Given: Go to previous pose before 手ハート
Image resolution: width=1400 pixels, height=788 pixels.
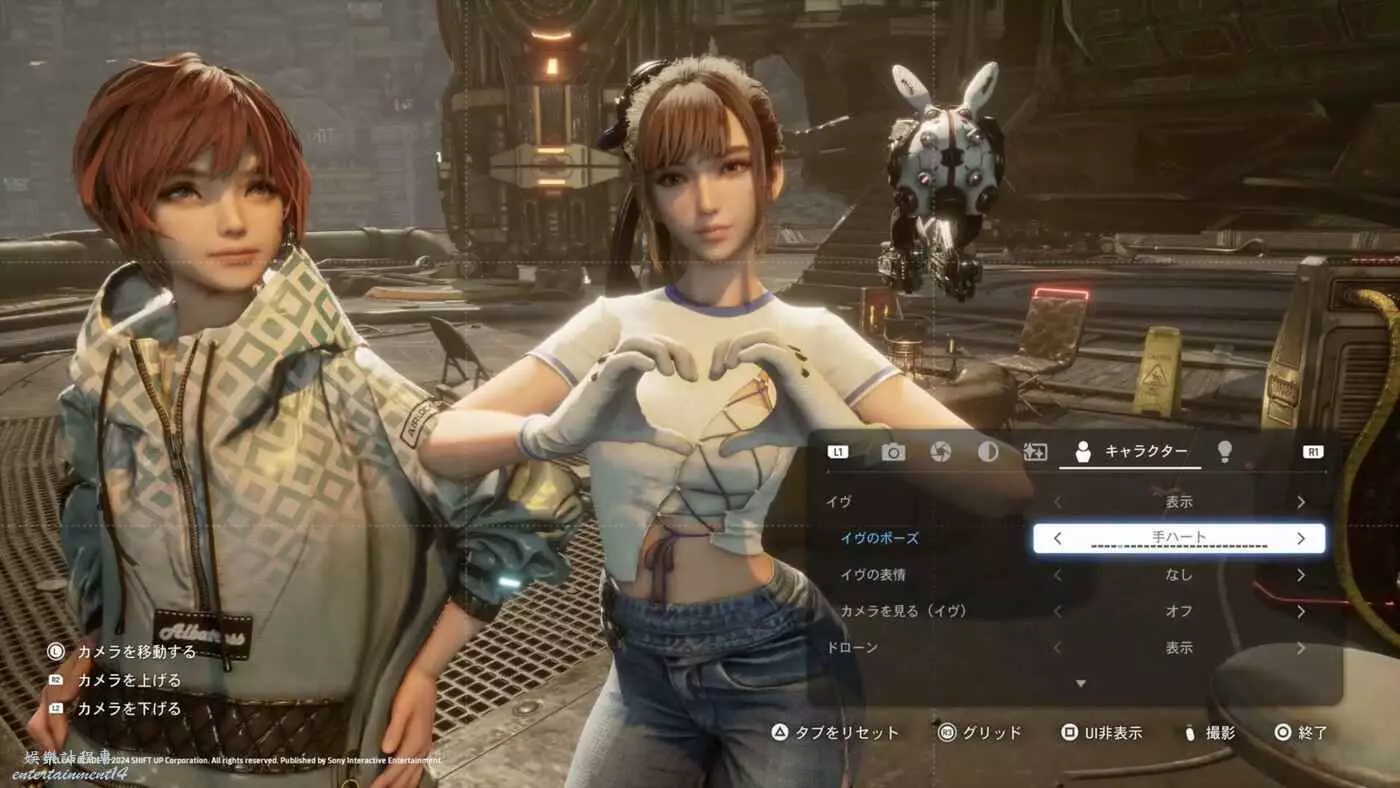Looking at the screenshot, I should [x=1058, y=538].
